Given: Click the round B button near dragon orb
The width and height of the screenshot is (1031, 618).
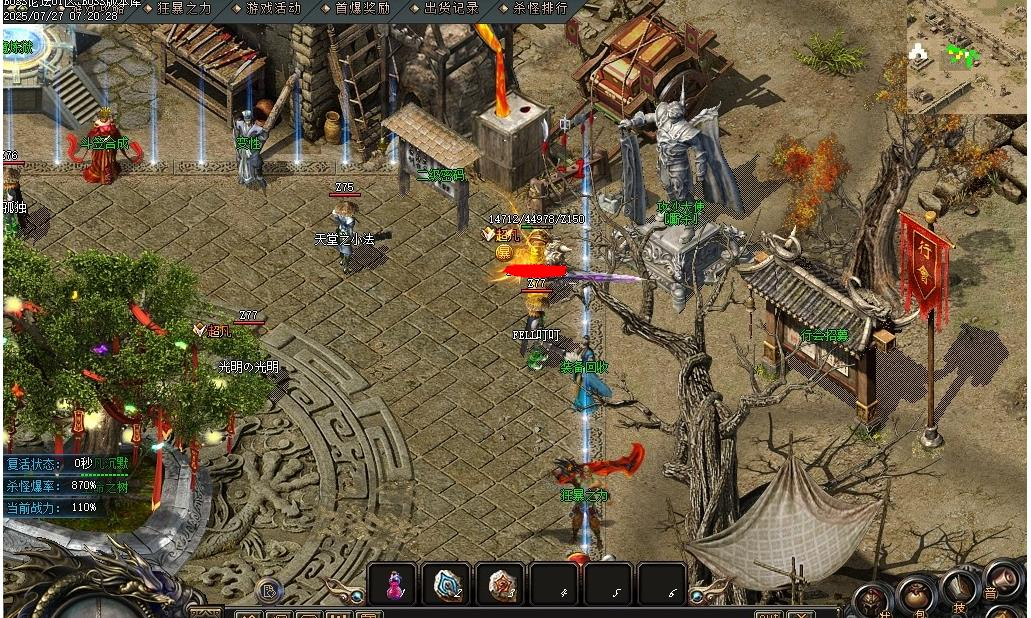Looking at the screenshot, I should [x=268, y=591].
